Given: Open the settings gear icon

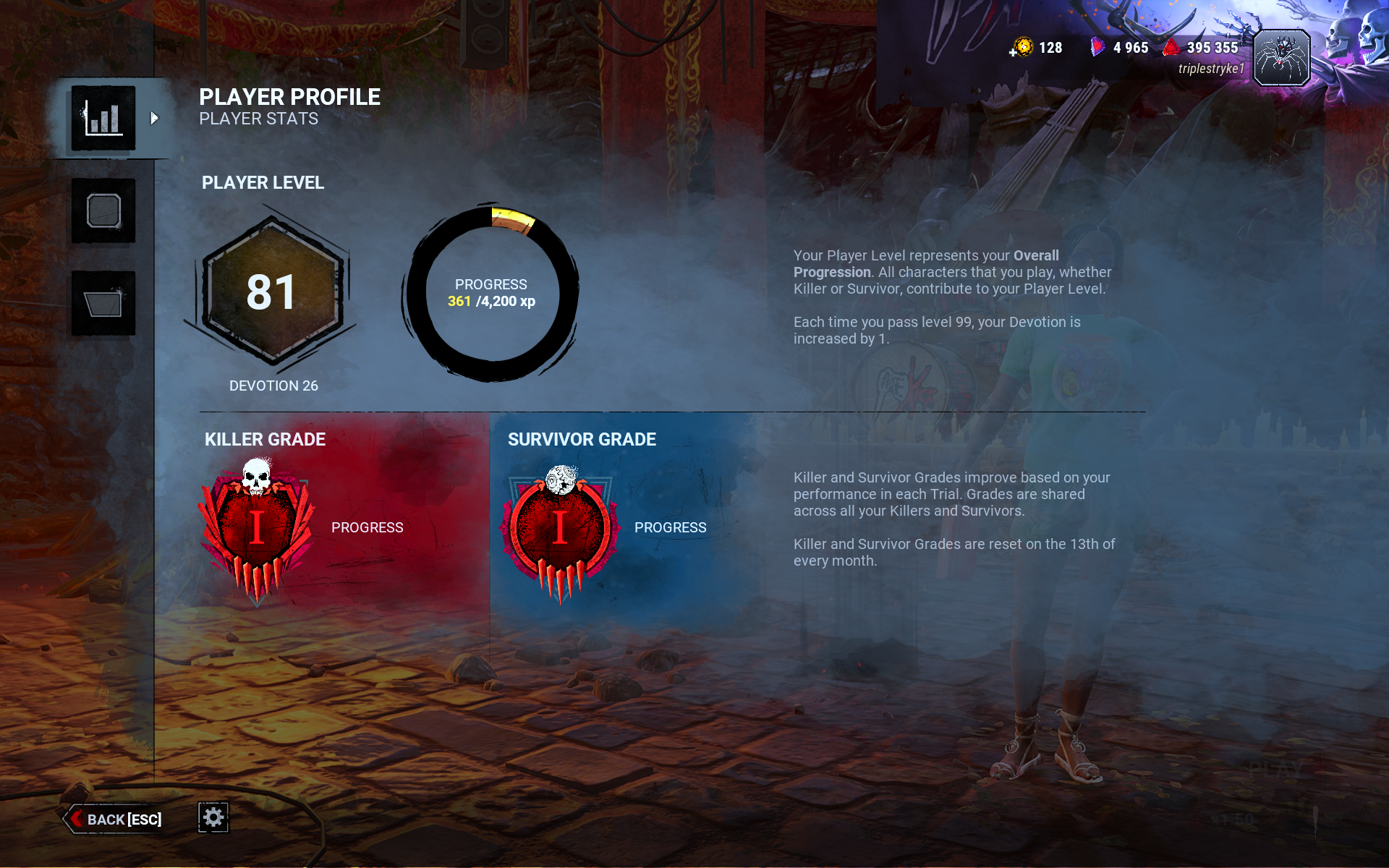Looking at the screenshot, I should coord(213,817).
